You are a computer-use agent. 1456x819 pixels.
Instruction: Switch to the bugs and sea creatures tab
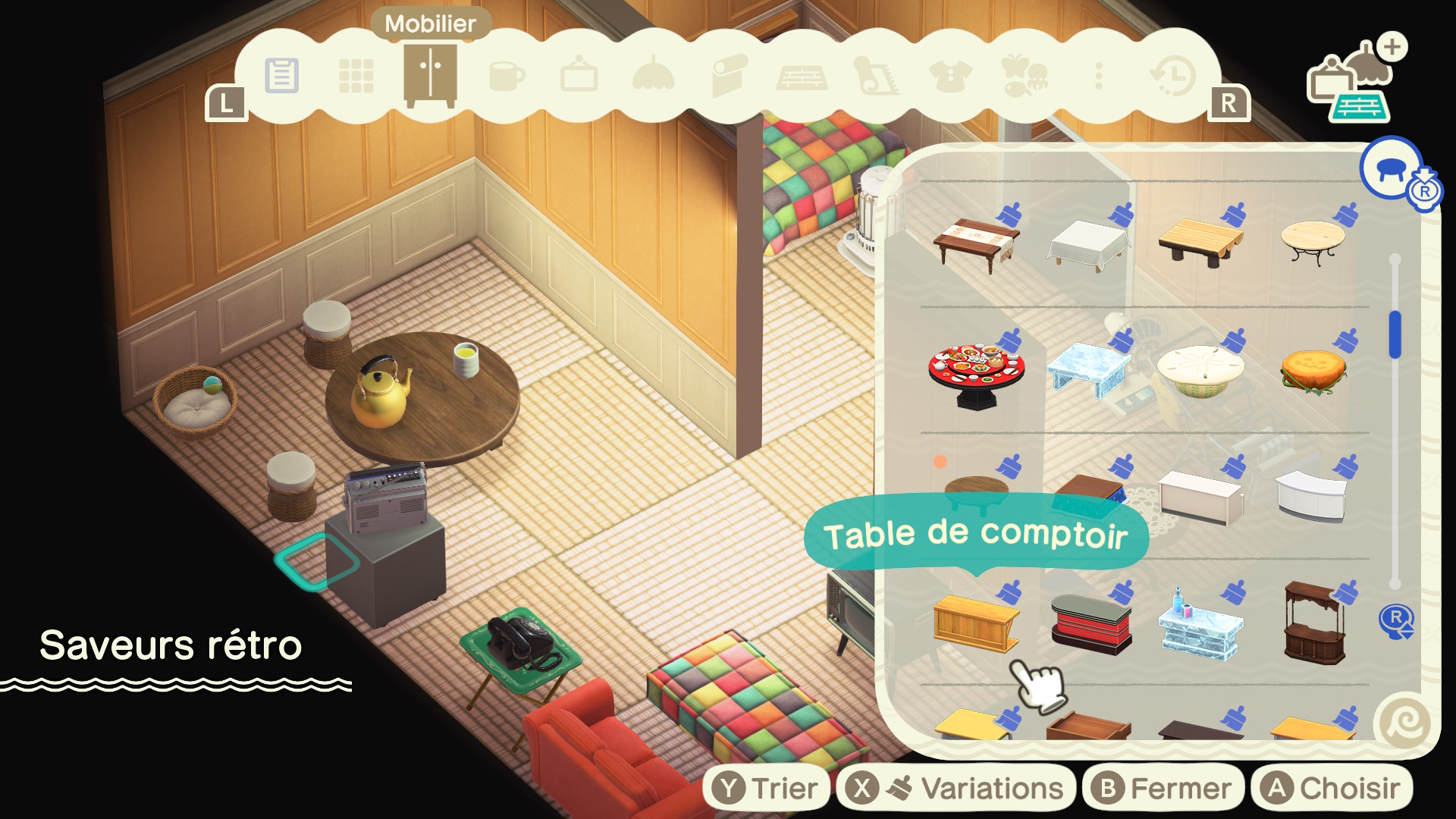pos(1024,76)
